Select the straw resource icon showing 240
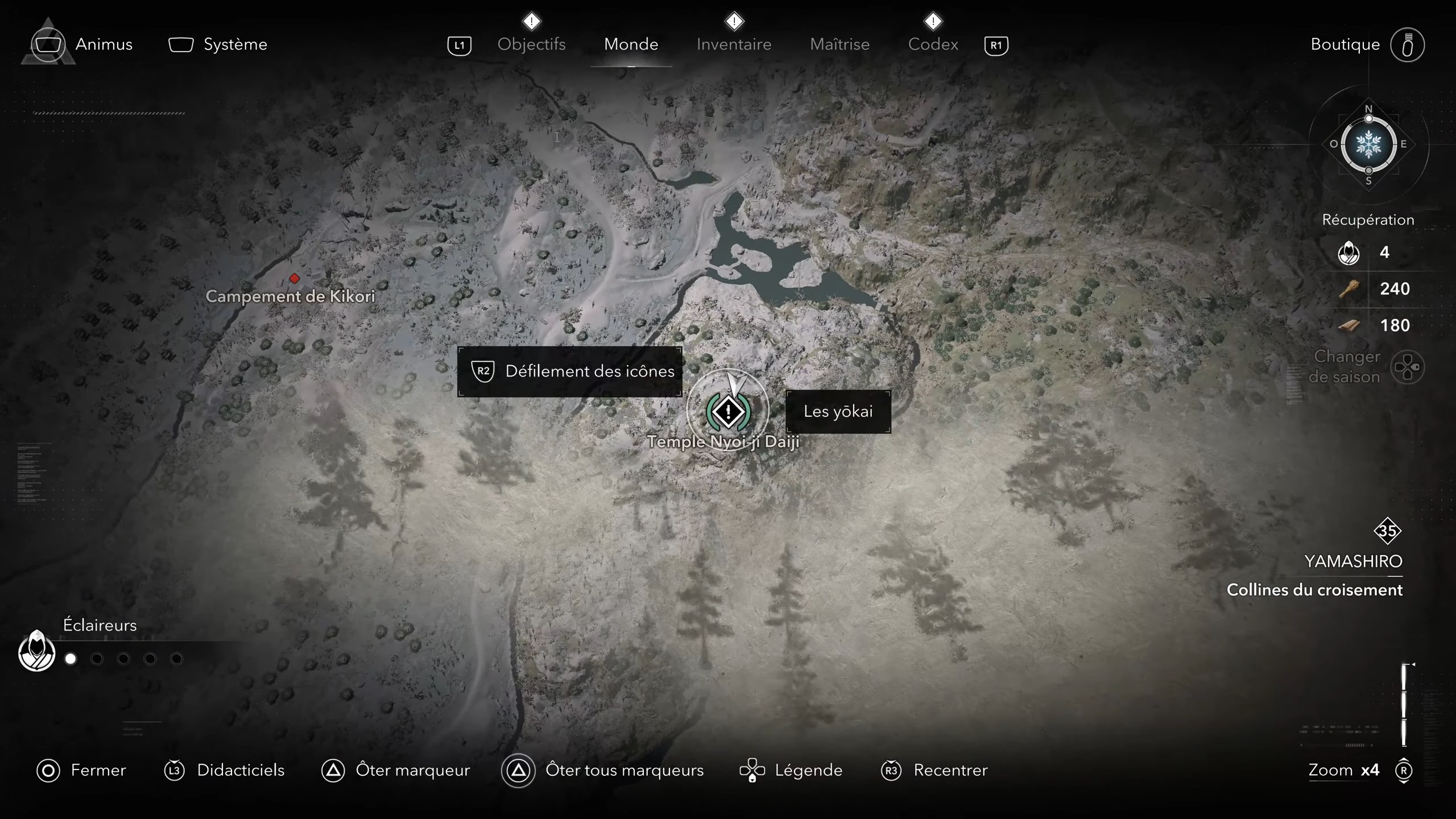 1350,289
